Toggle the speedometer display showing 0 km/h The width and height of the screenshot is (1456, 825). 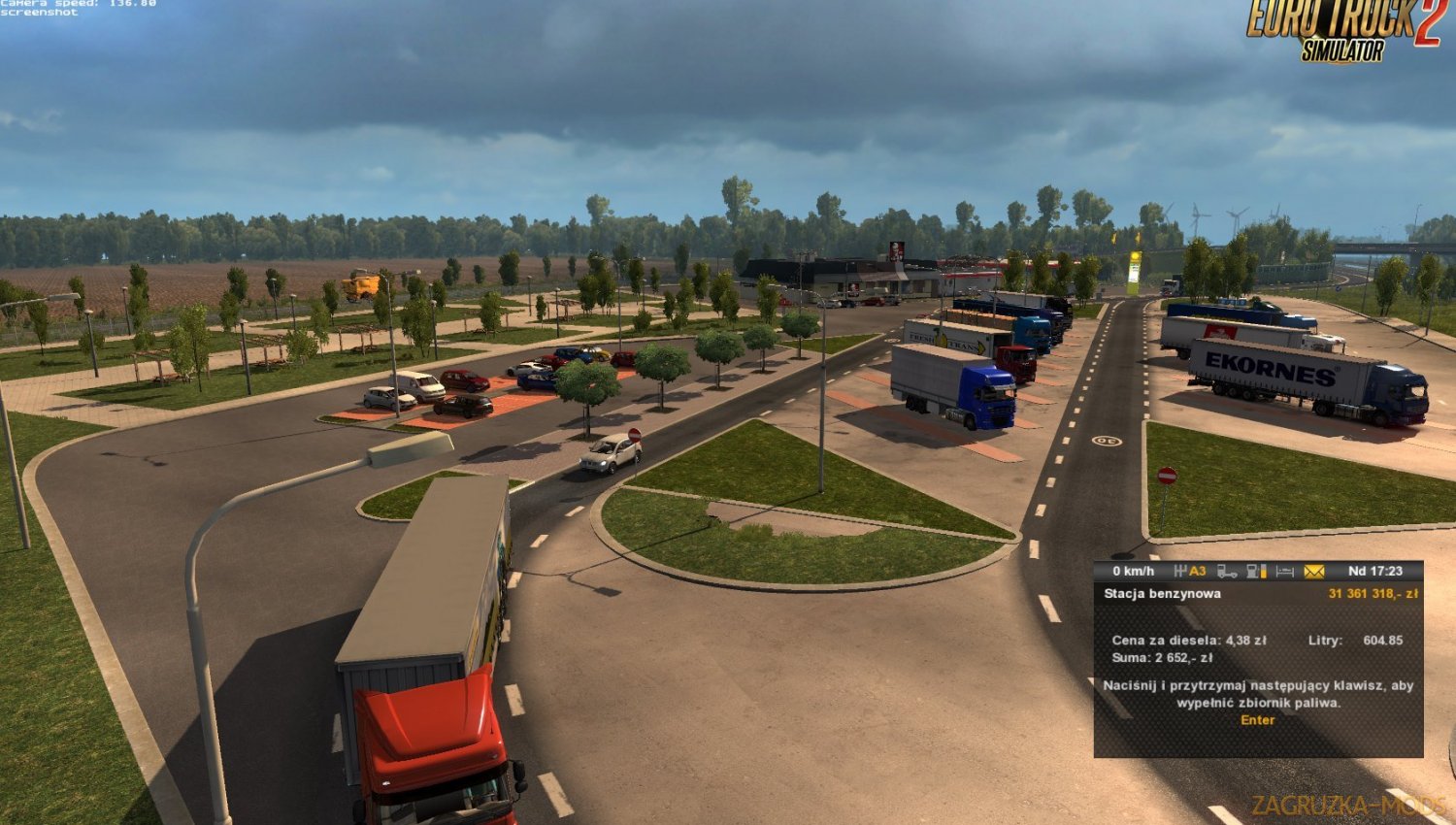(x=1133, y=572)
